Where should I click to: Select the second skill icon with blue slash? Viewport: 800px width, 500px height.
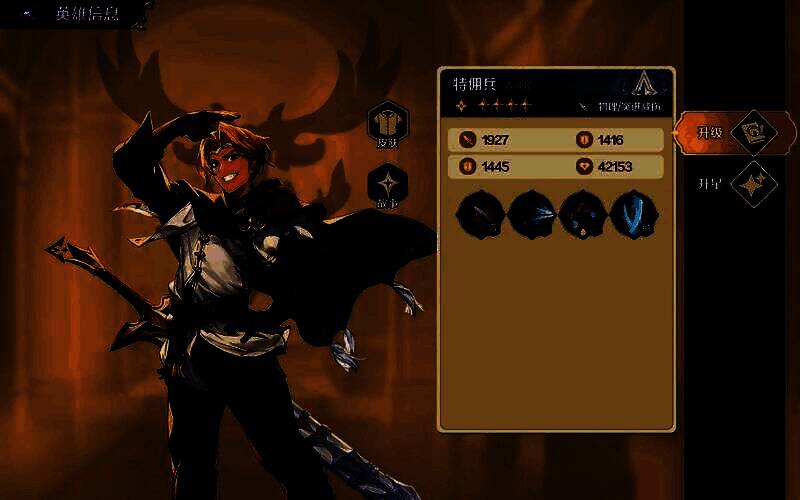click(529, 213)
